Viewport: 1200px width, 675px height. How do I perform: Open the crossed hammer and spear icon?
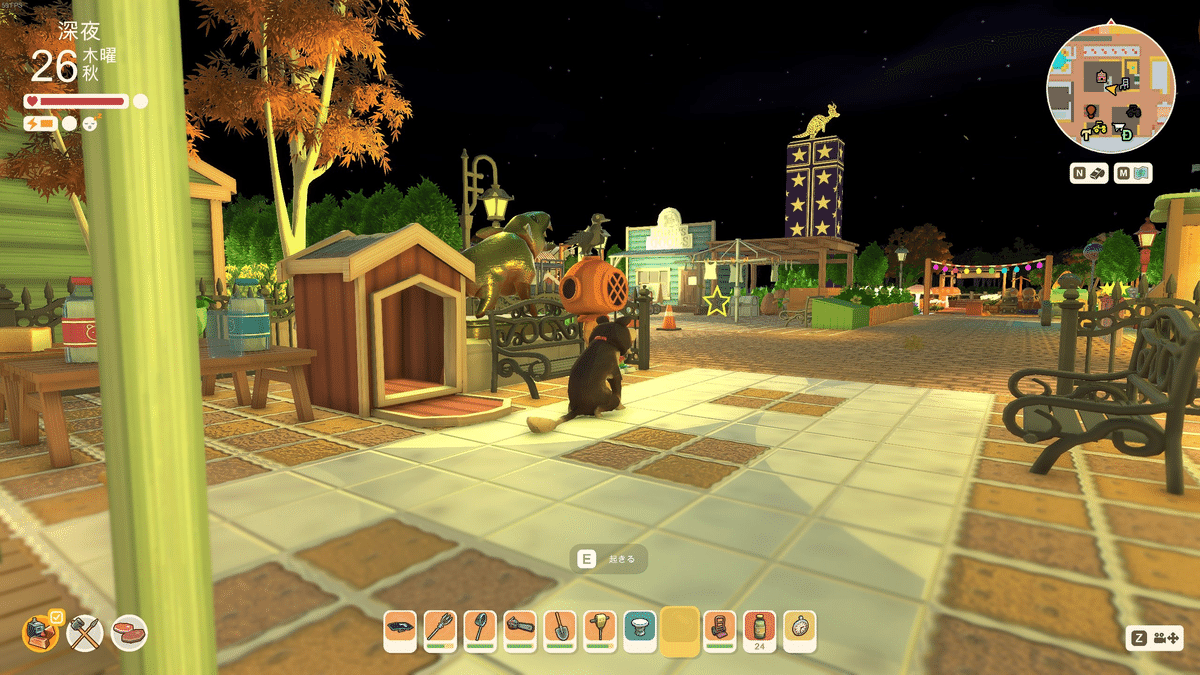pos(86,632)
